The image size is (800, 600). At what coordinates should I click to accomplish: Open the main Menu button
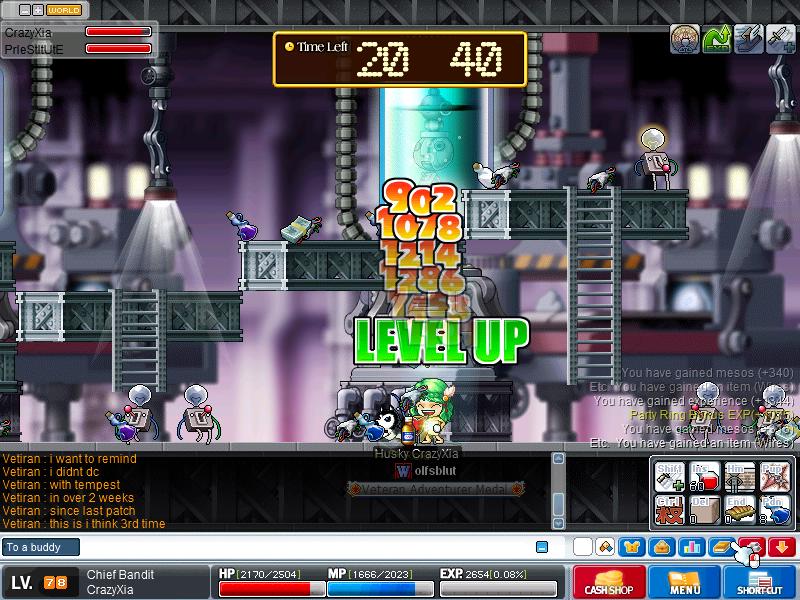[685, 583]
